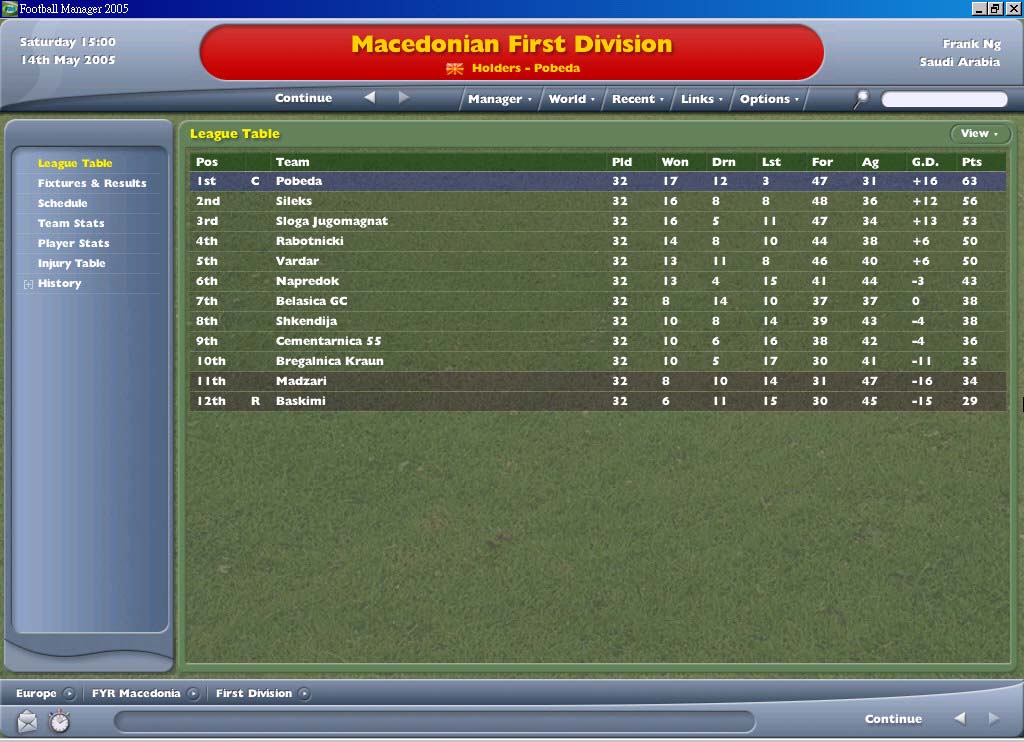Image resolution: width=1024 pixels, height=742 pixels.
Task: Open the mail envelope icon
Action: point(27,720)
